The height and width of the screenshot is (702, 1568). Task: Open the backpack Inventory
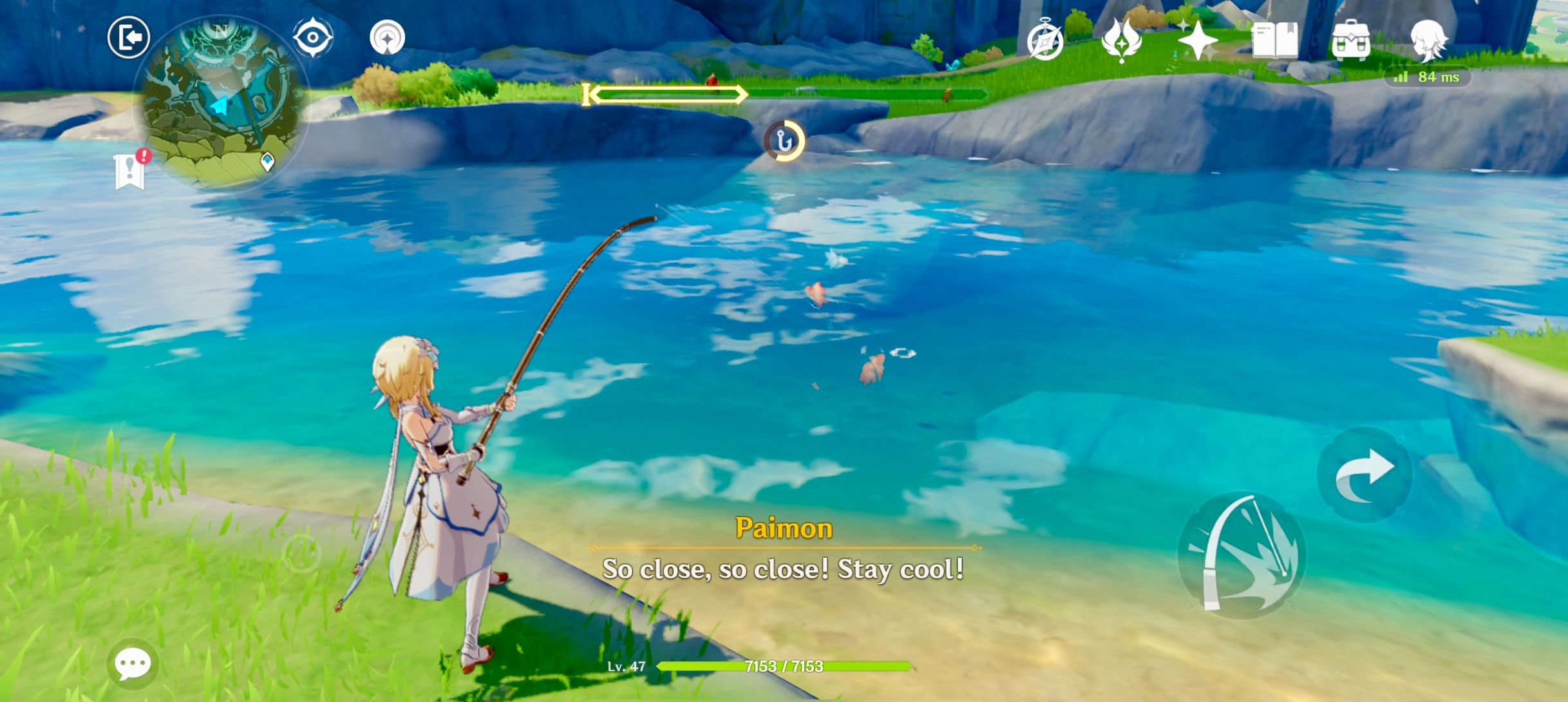click(1350, 41)
